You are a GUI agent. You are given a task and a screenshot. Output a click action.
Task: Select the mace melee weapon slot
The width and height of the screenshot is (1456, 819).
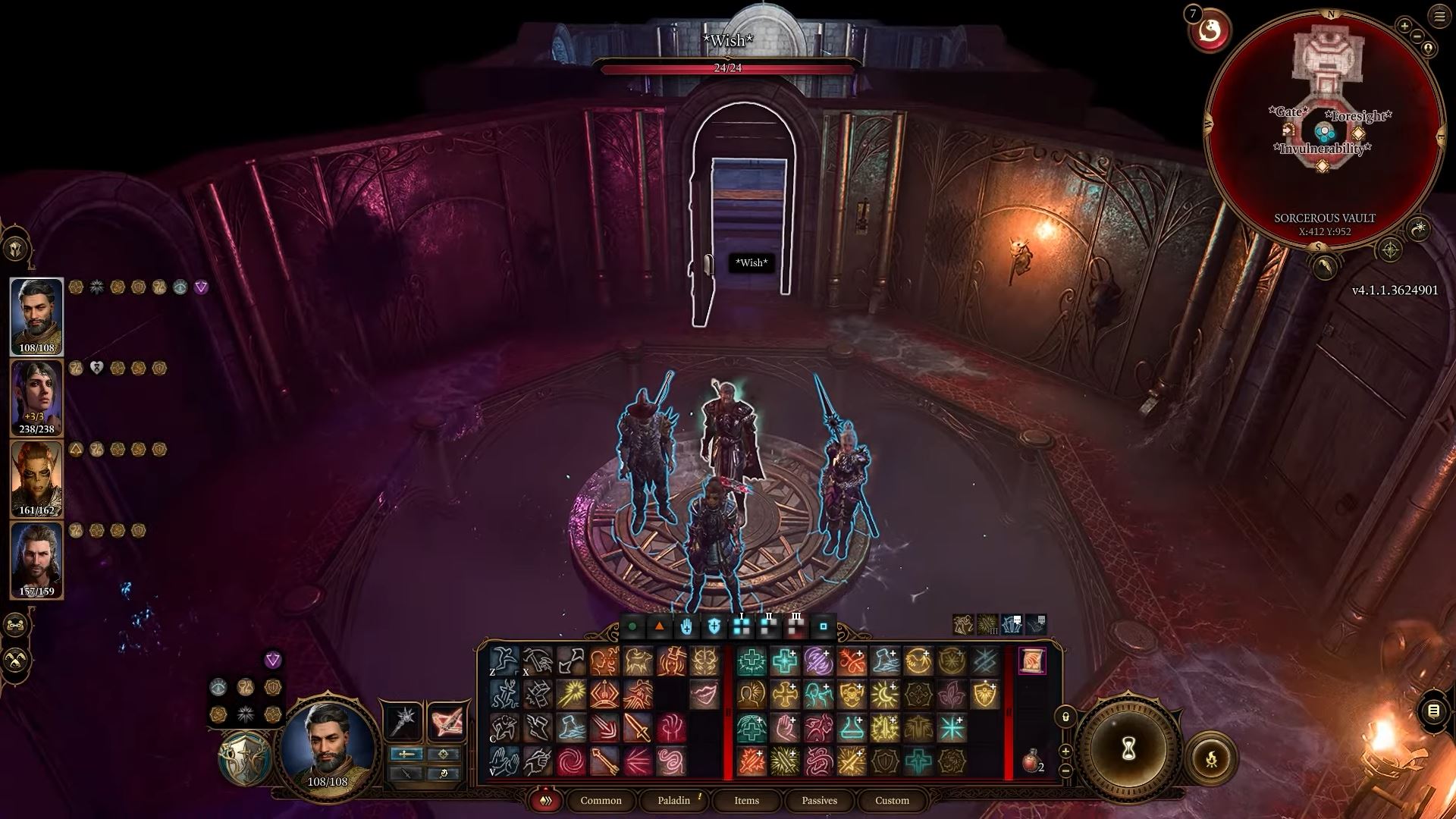pos(403,720)
